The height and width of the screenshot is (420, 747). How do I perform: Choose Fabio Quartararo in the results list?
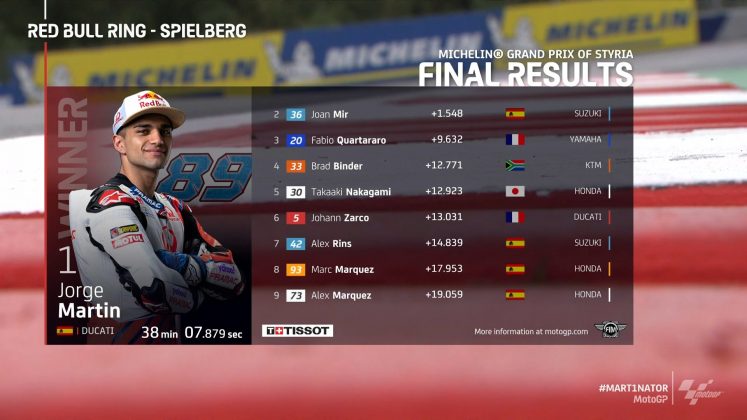[440, 140]
